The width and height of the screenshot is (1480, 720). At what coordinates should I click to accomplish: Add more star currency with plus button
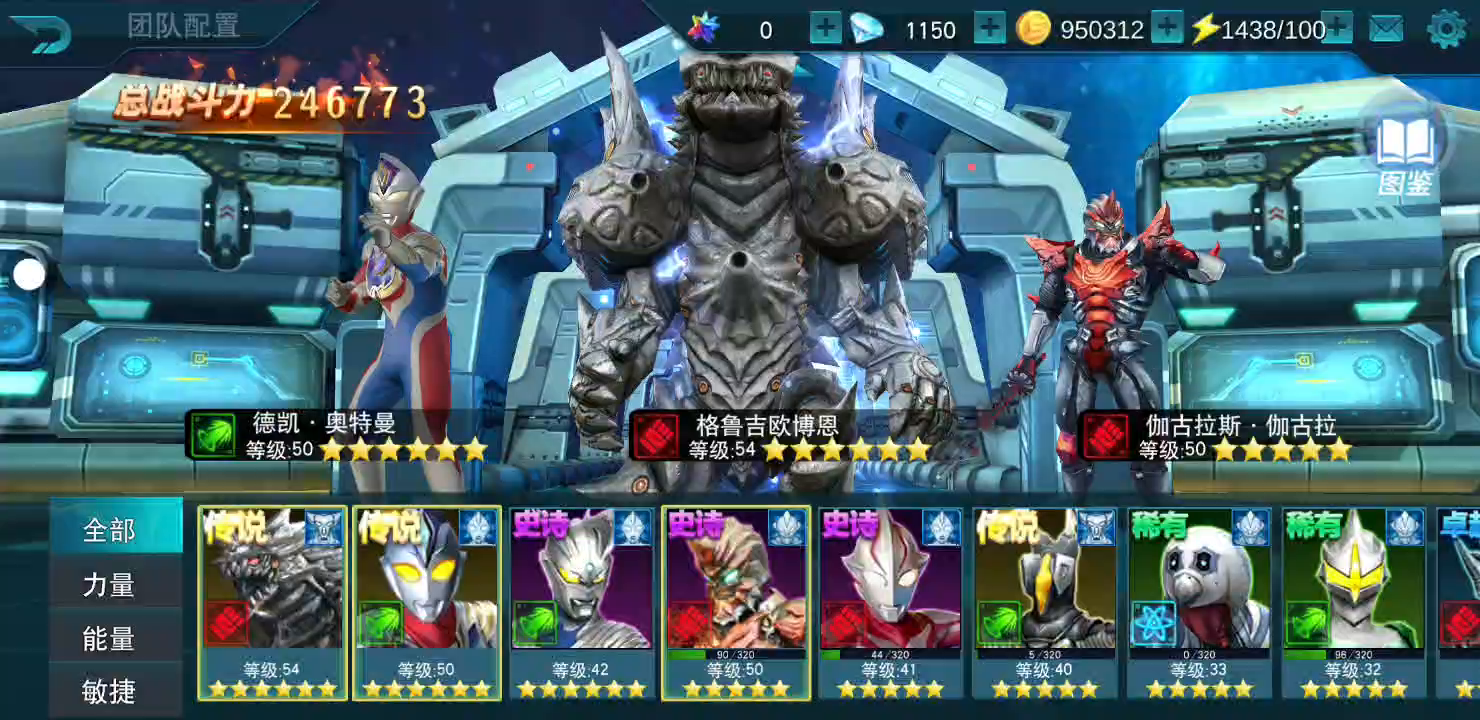[825, 29]
